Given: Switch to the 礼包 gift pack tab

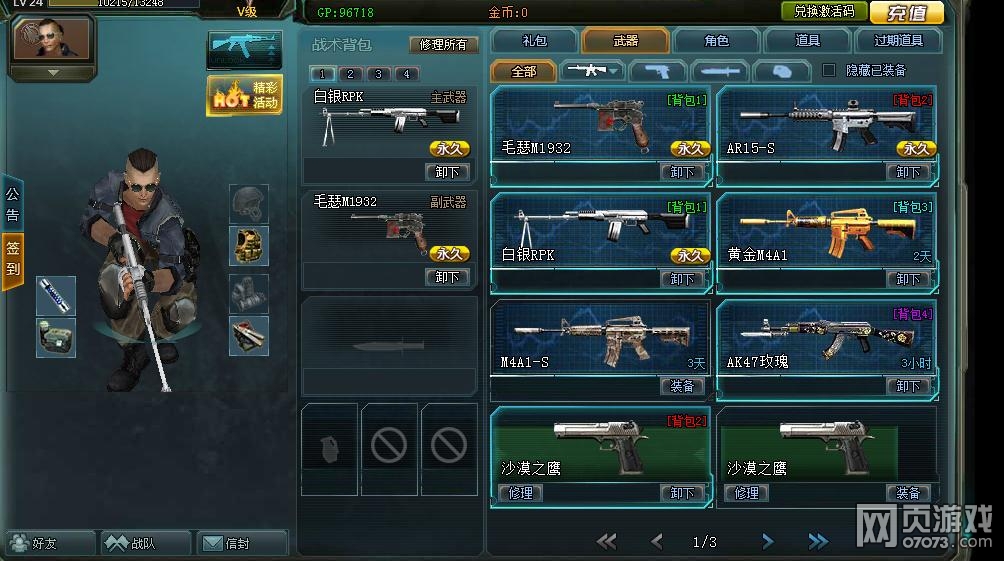Looking at the screenshot, I should tap(535, 41).
